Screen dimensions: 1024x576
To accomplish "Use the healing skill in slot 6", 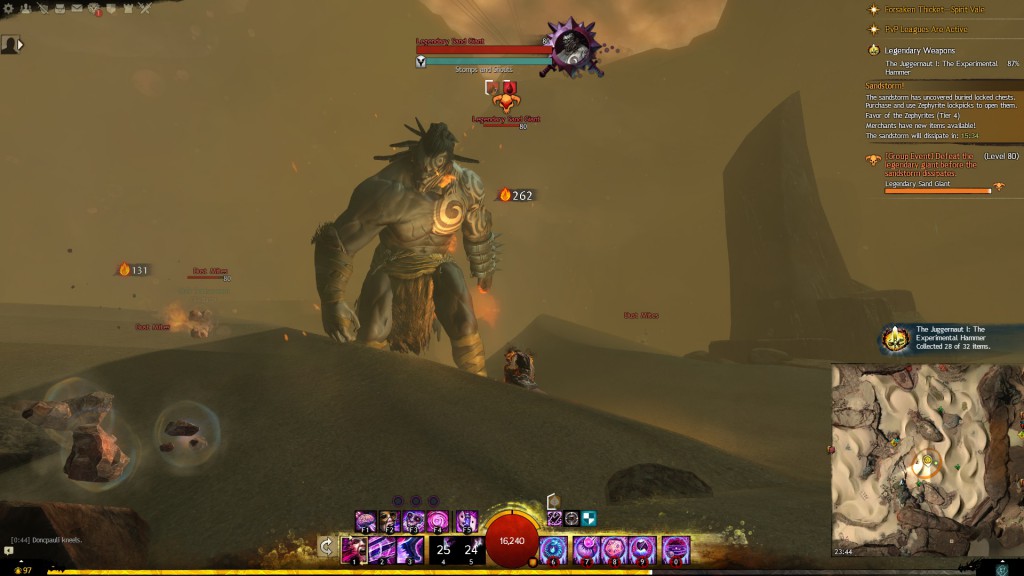I will click(x=554, y=549).
